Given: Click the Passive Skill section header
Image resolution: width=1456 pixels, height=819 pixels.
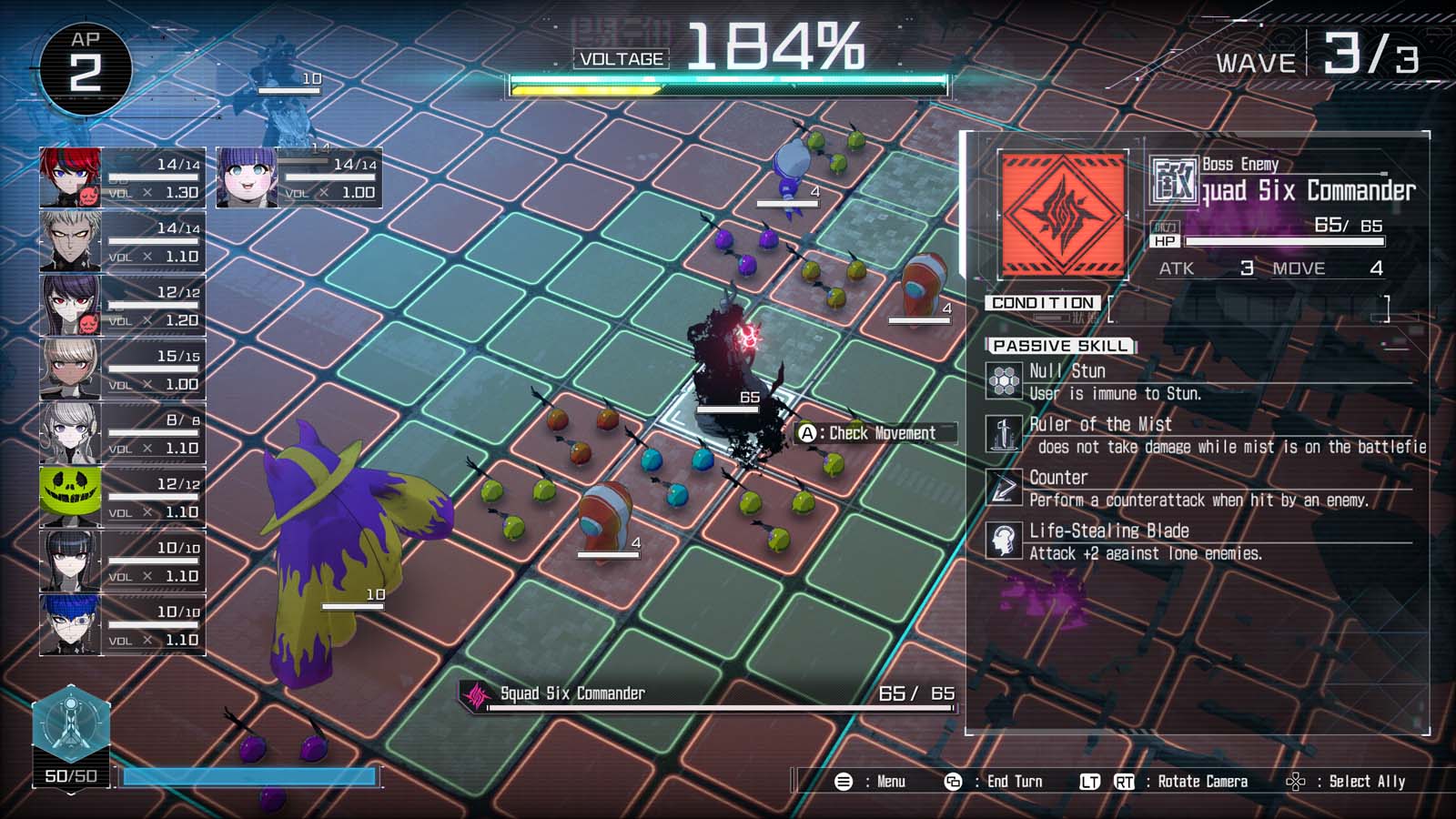Looking at the screenshot, I should (x=1061, y=346).
